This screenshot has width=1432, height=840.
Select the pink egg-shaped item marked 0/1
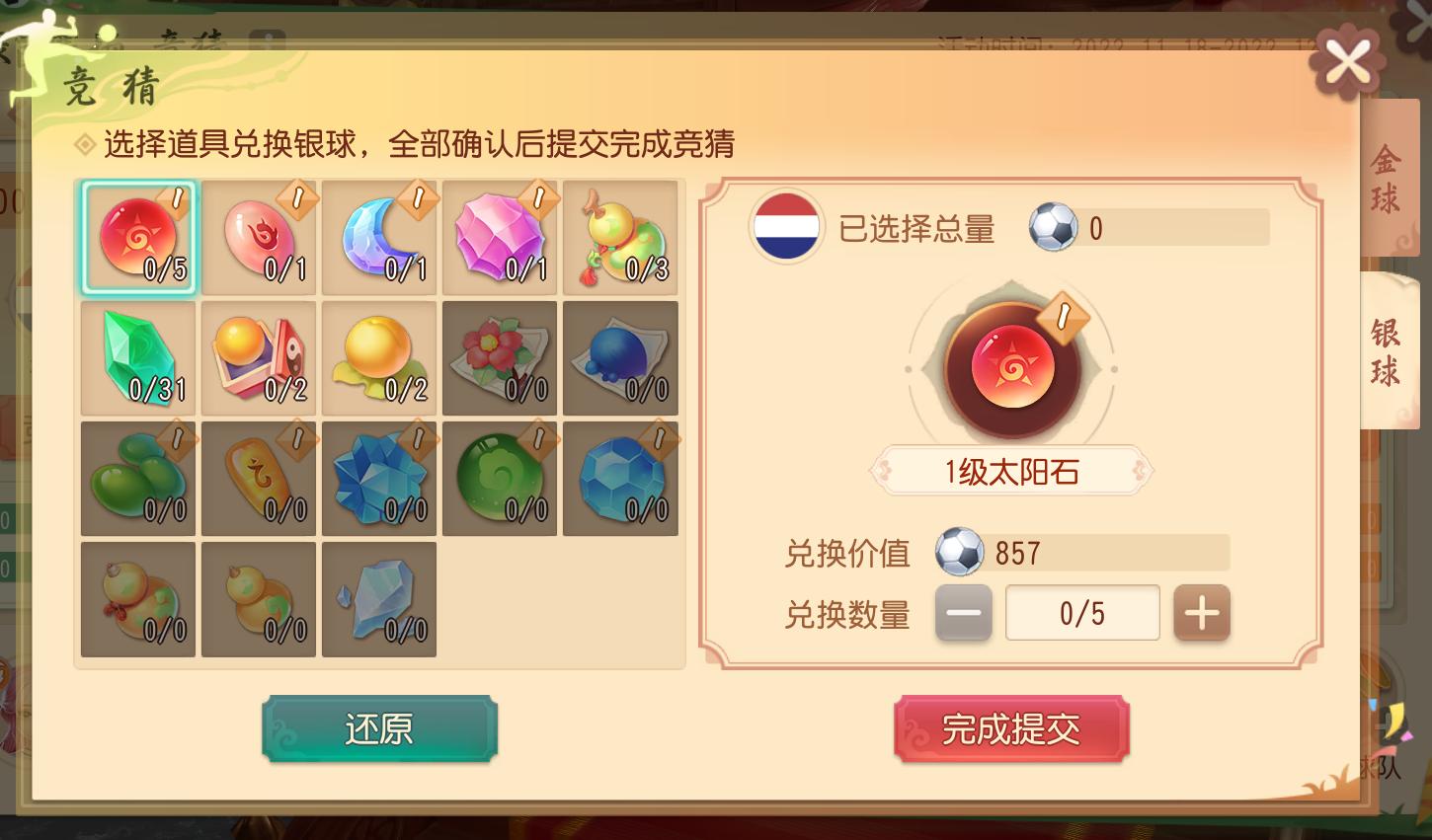click(259, 237)
